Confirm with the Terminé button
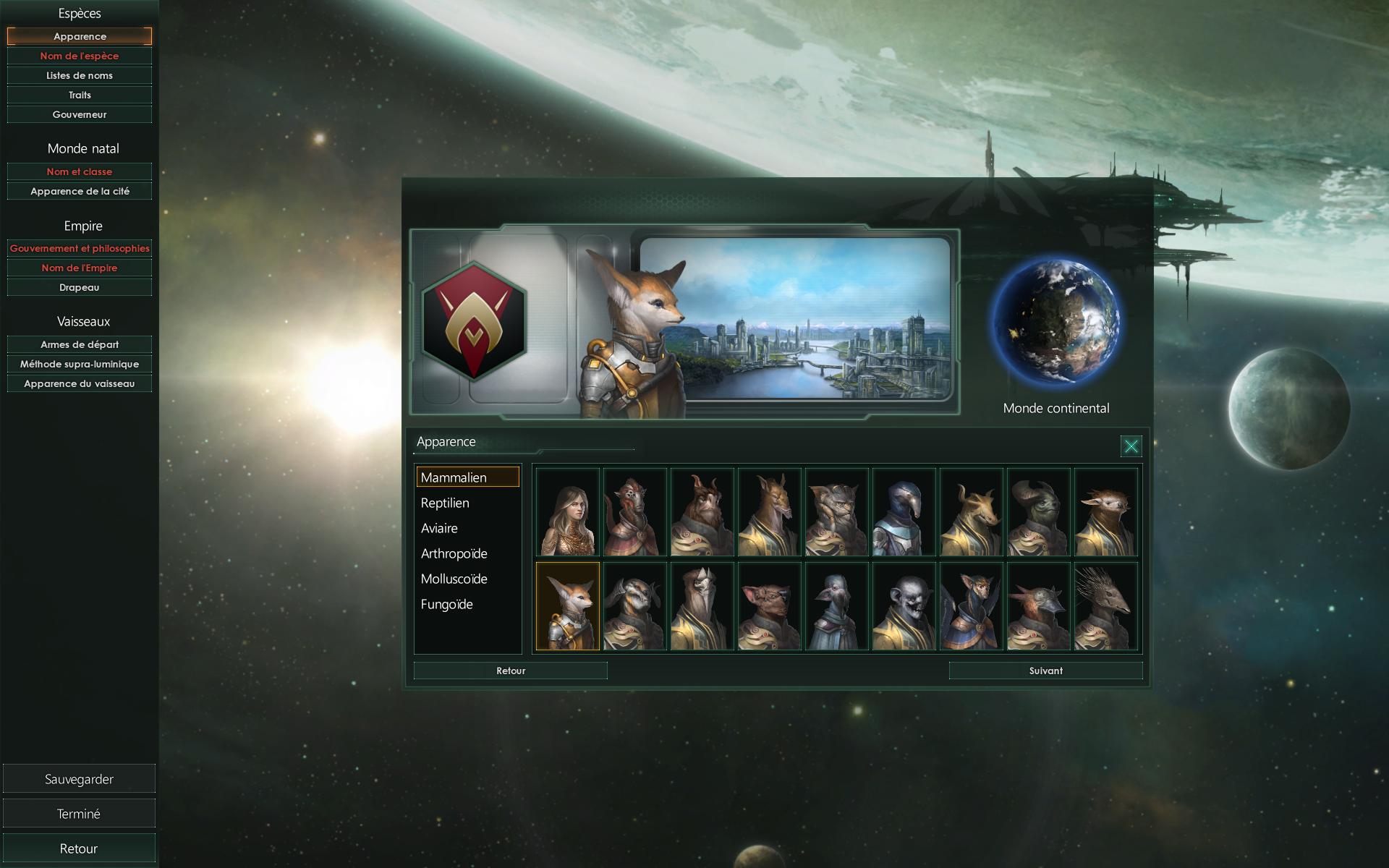The width and height of the screenshot is (1389, 868). [x=79, y=814]
